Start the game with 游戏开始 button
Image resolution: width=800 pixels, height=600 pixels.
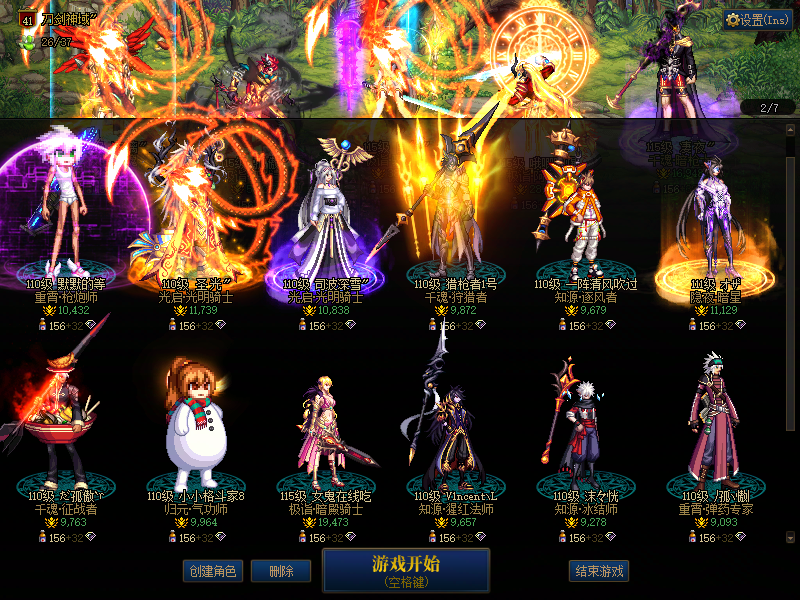[x=406, y=570]
